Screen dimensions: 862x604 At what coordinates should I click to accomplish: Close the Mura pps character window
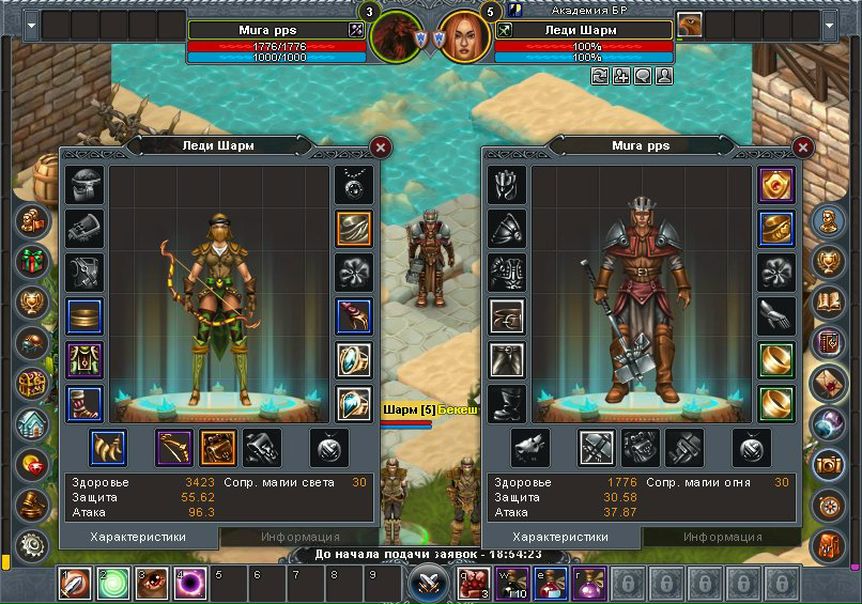[802, 148]
